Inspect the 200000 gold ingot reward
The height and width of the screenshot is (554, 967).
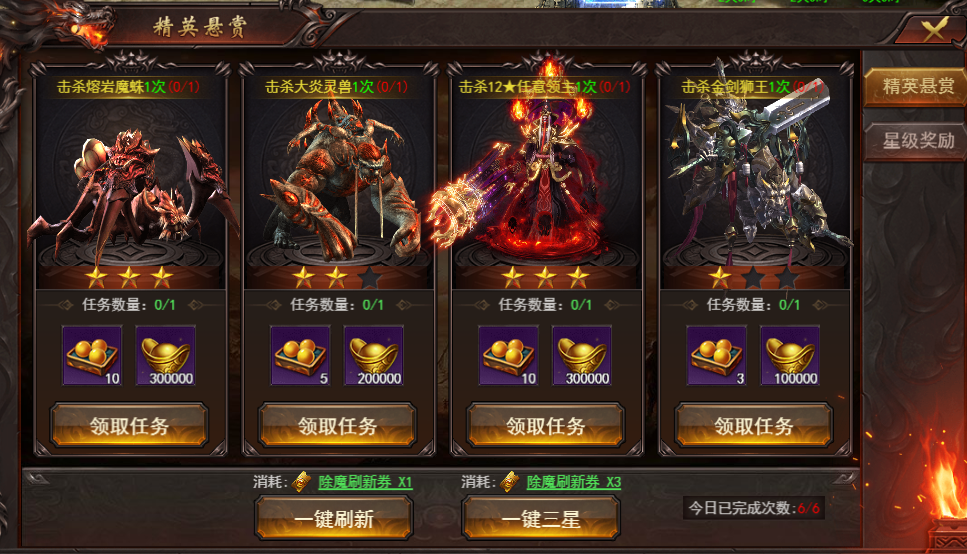(374, 356)
